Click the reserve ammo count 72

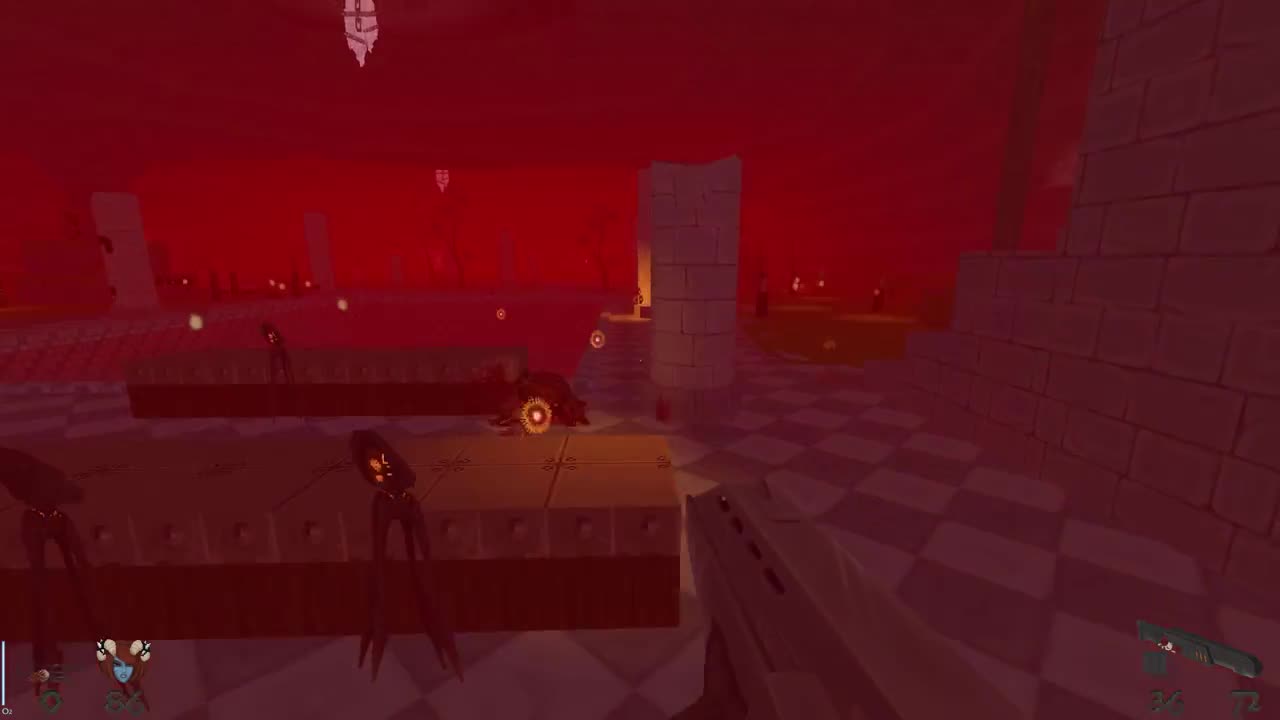[1248, 700]
